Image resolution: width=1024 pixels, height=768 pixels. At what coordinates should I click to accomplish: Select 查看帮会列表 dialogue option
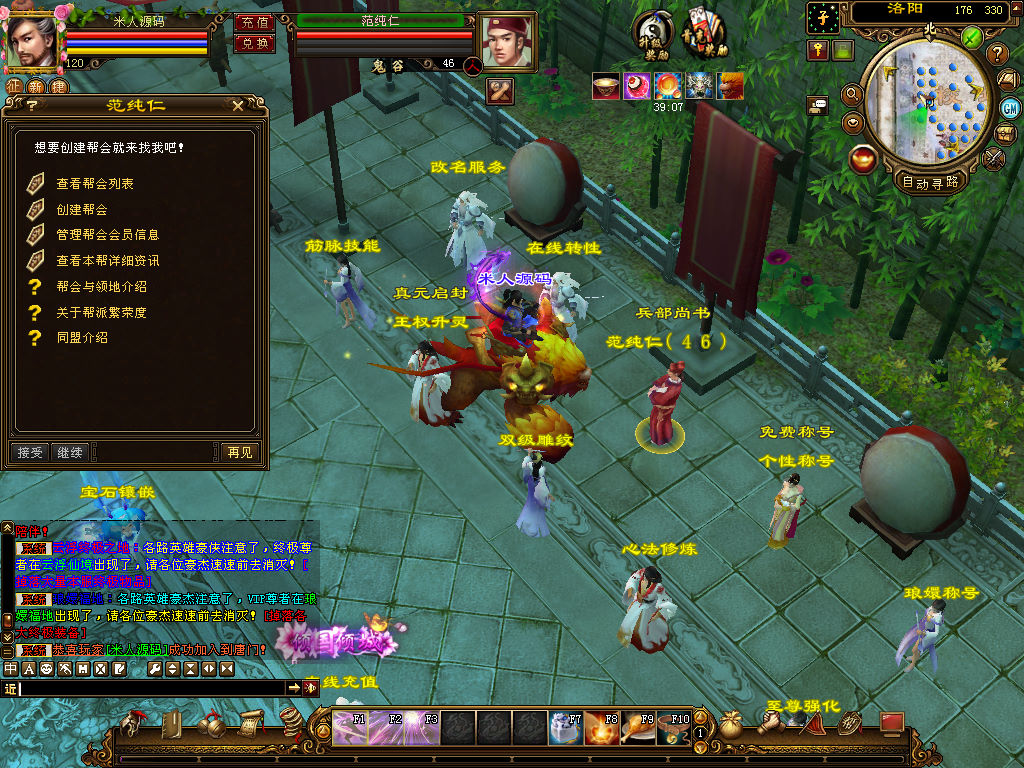coord(95,184)
